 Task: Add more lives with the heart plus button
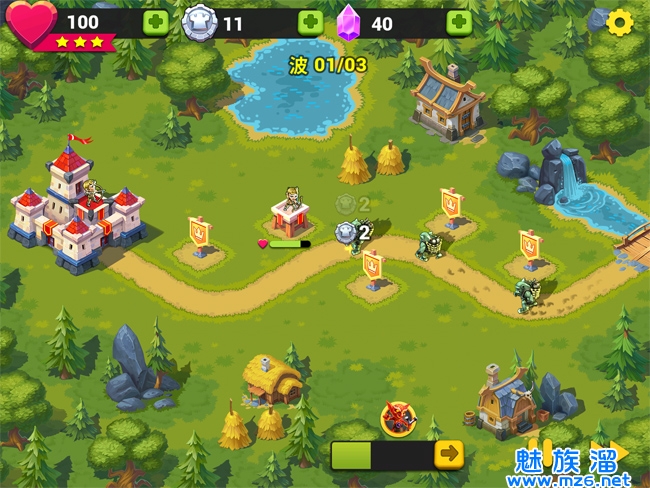tap(155, 22)
